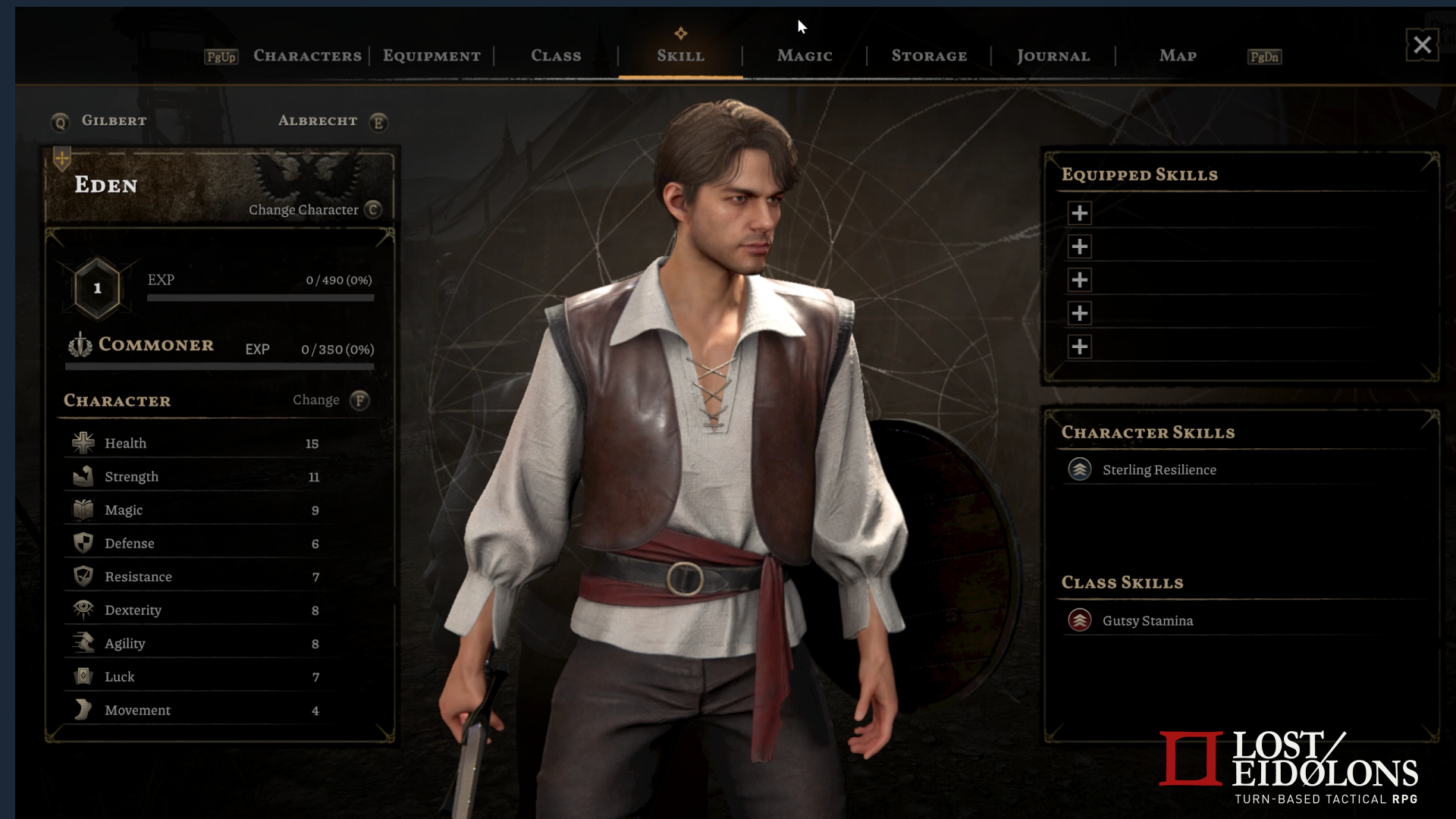
Task: Select the Movement stat icon
Action: (83, 710)
